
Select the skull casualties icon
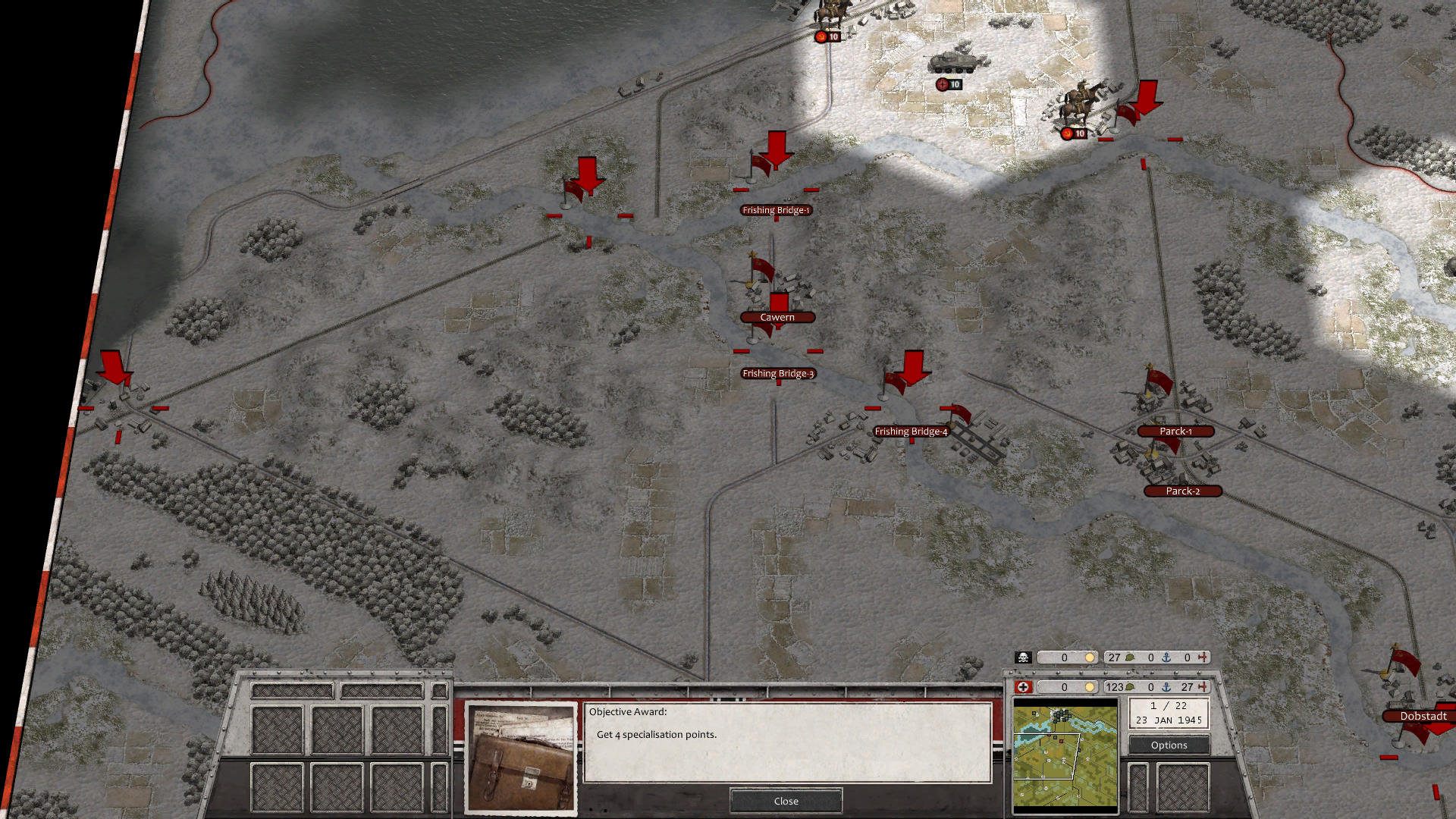[x=1022, y=657]
